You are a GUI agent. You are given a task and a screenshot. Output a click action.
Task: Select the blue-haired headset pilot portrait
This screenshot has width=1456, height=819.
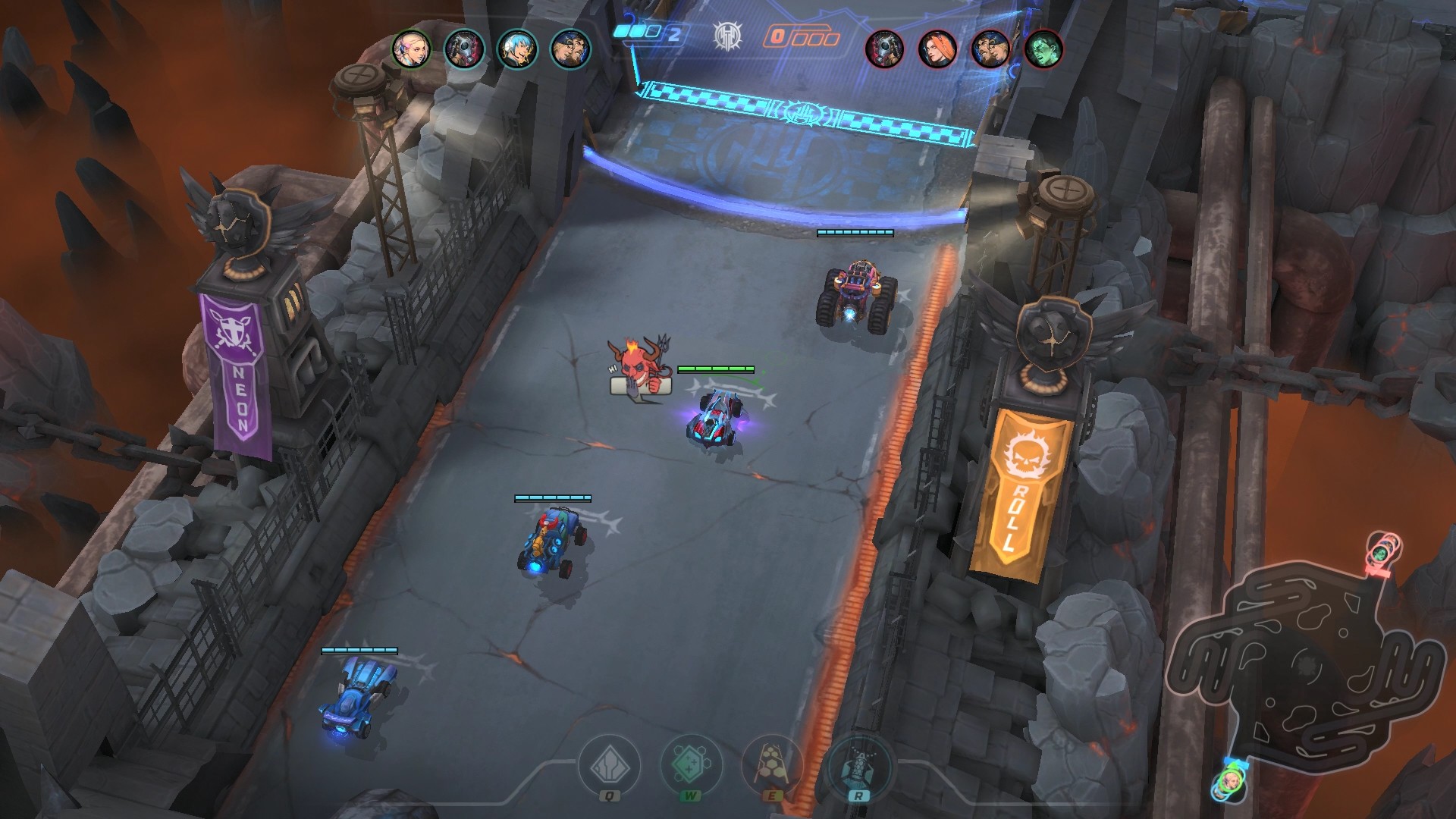[x=517, y=49]
